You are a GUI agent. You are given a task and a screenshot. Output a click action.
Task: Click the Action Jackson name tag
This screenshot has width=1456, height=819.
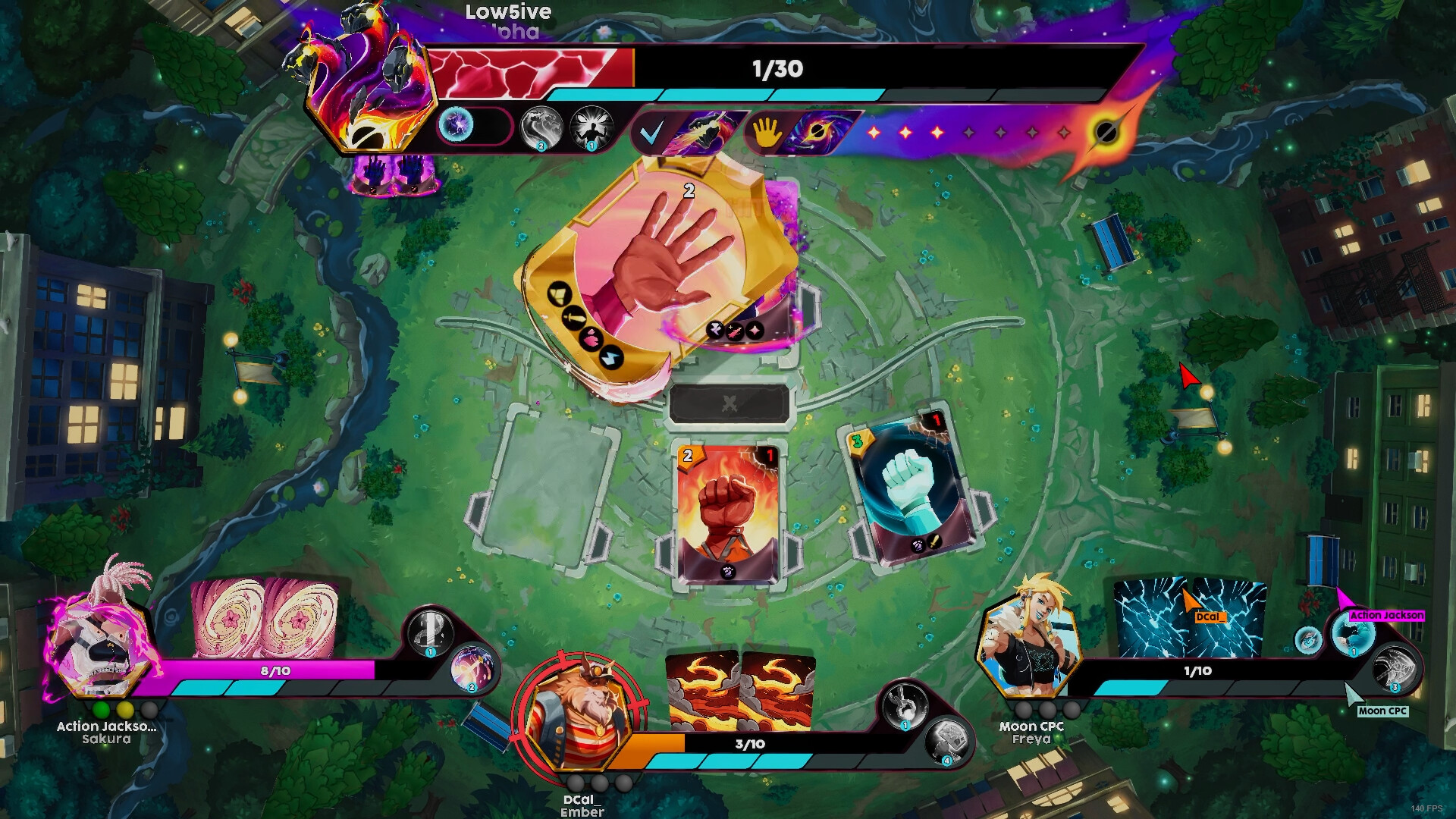pyautogui.click(x=1386, y=615)
